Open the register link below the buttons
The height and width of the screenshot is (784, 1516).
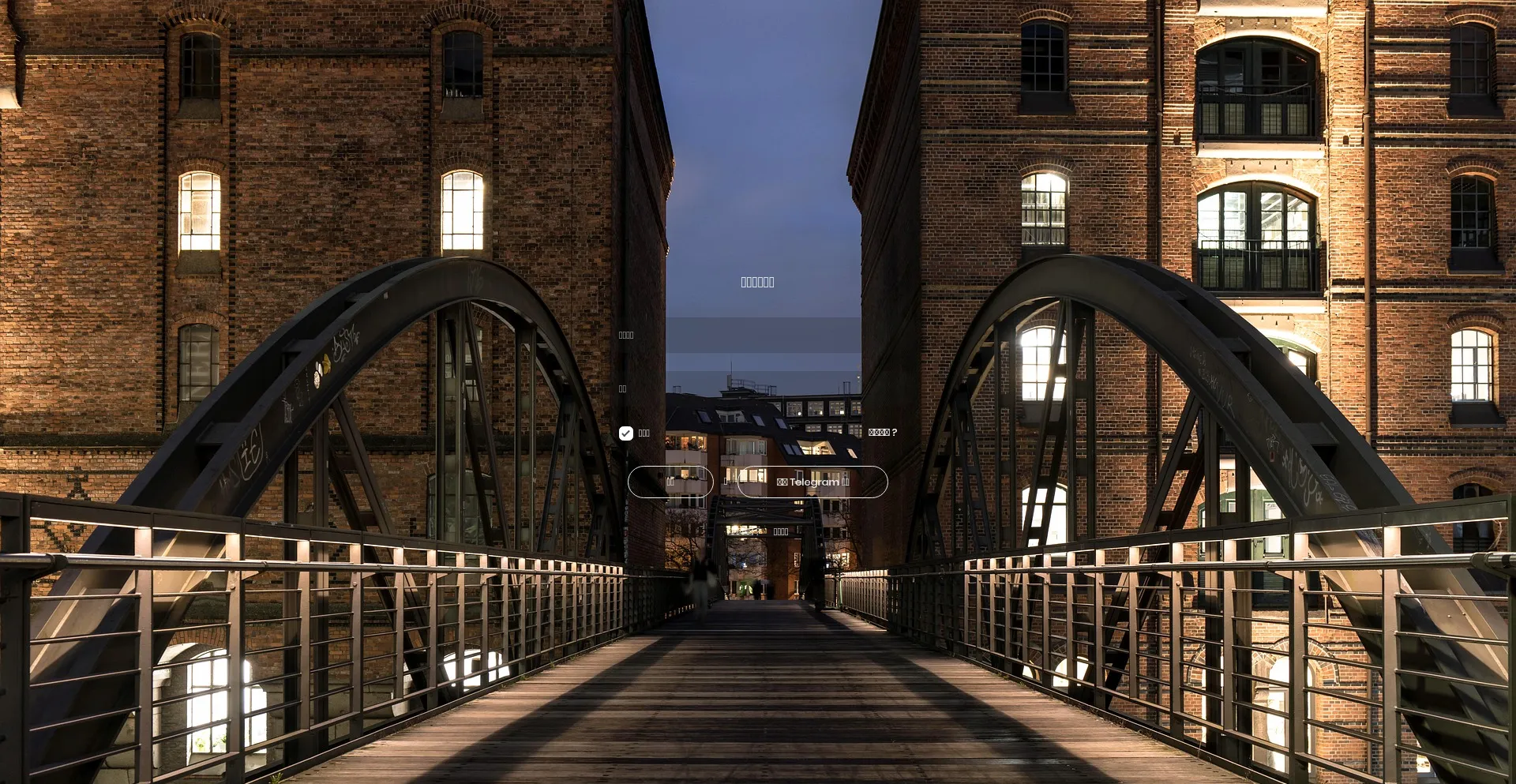click(781, 532)
